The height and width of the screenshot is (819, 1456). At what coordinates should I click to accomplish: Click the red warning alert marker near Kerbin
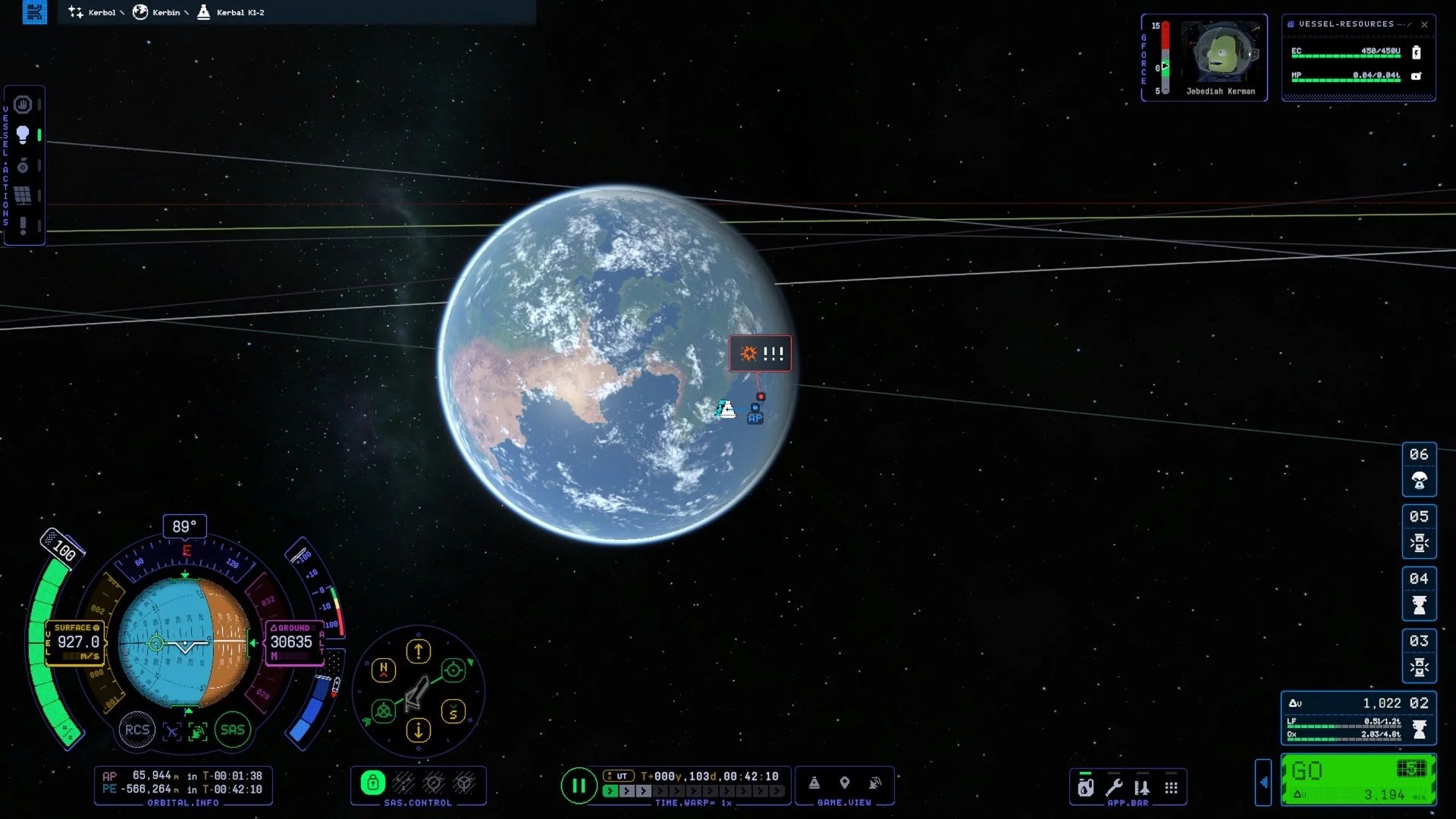coord(760,353)
